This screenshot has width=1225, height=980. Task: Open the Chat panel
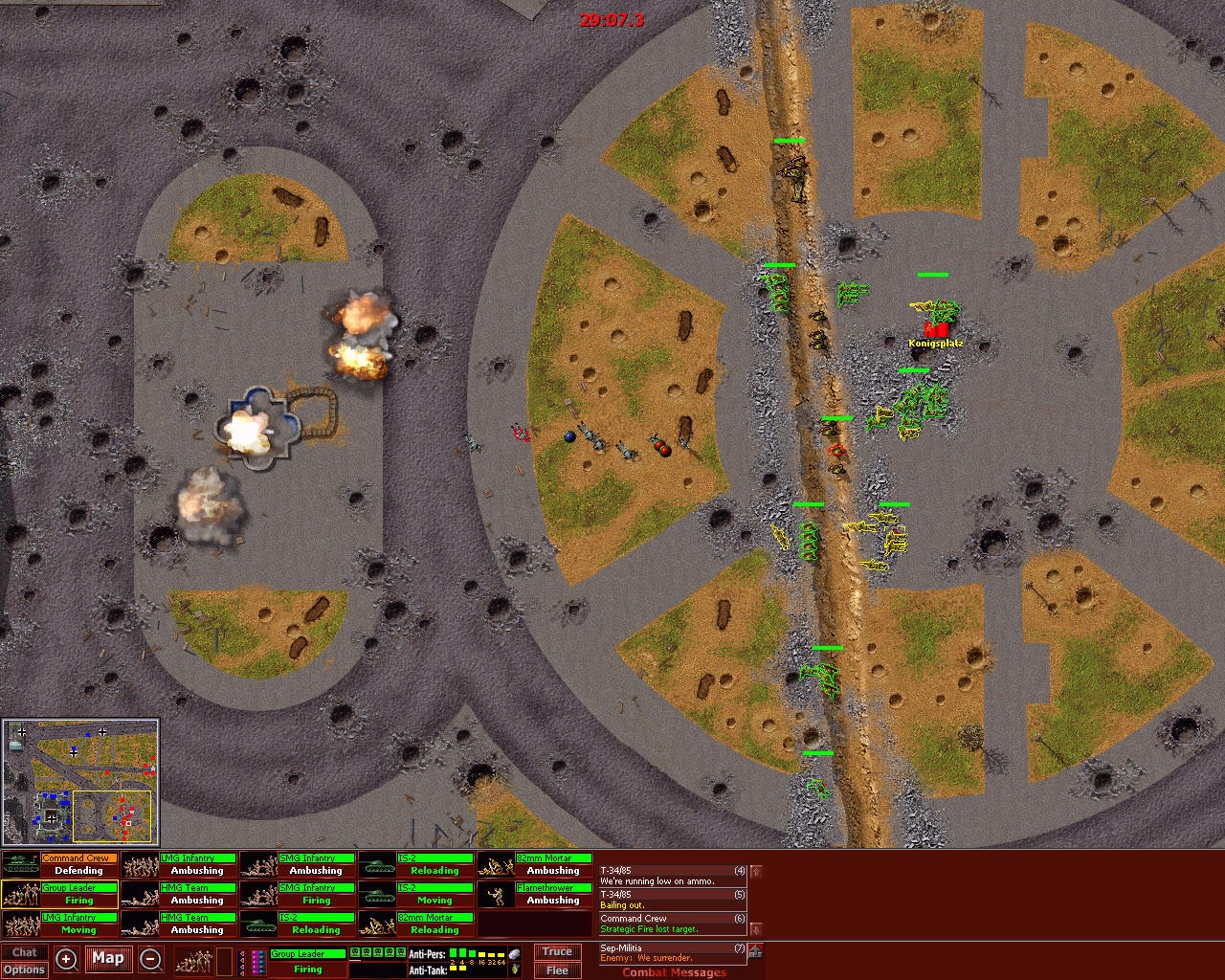[24, 951]
